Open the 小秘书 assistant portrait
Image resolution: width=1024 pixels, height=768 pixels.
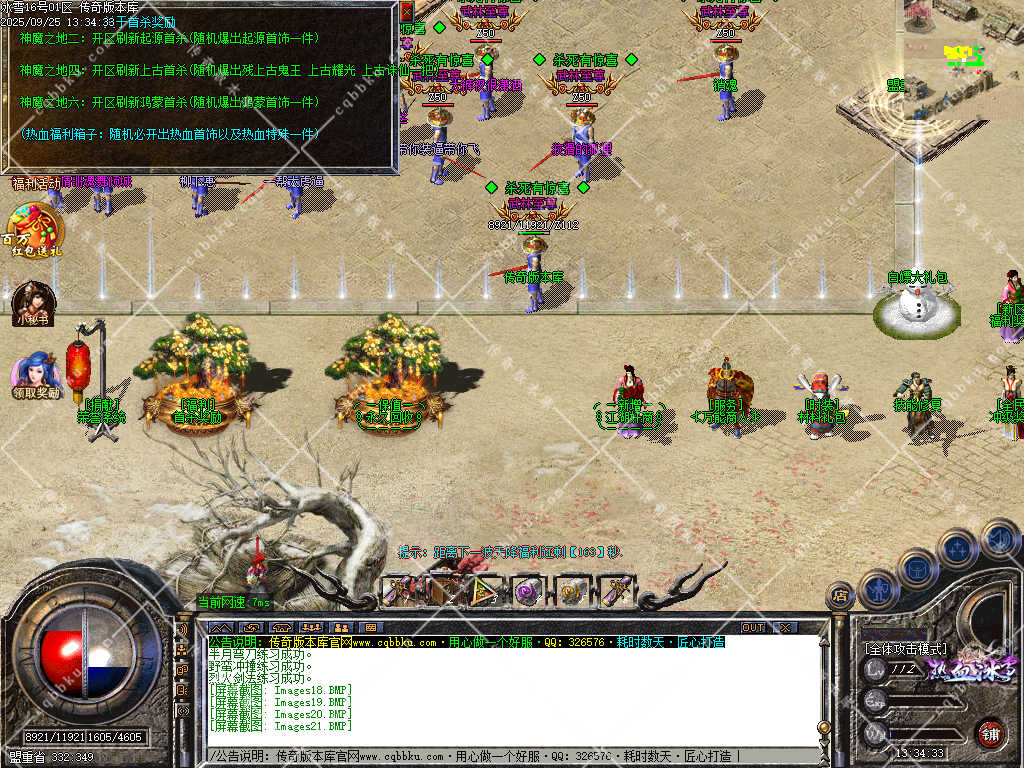click(33, 303)
